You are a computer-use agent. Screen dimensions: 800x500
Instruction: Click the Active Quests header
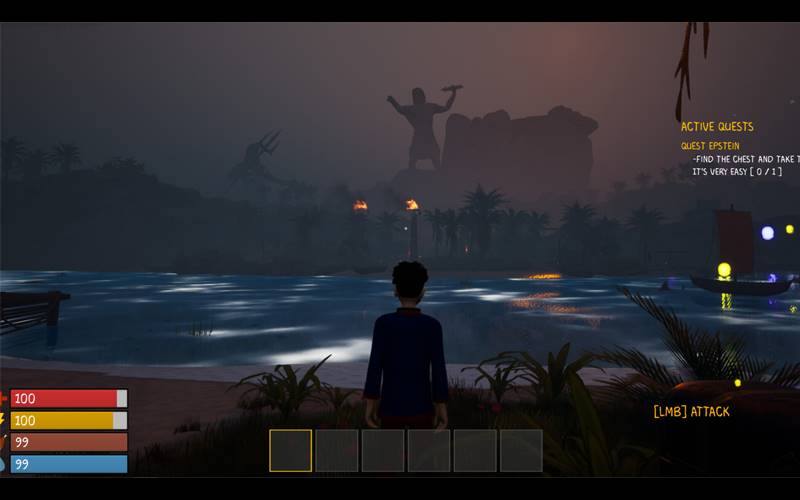717,127
